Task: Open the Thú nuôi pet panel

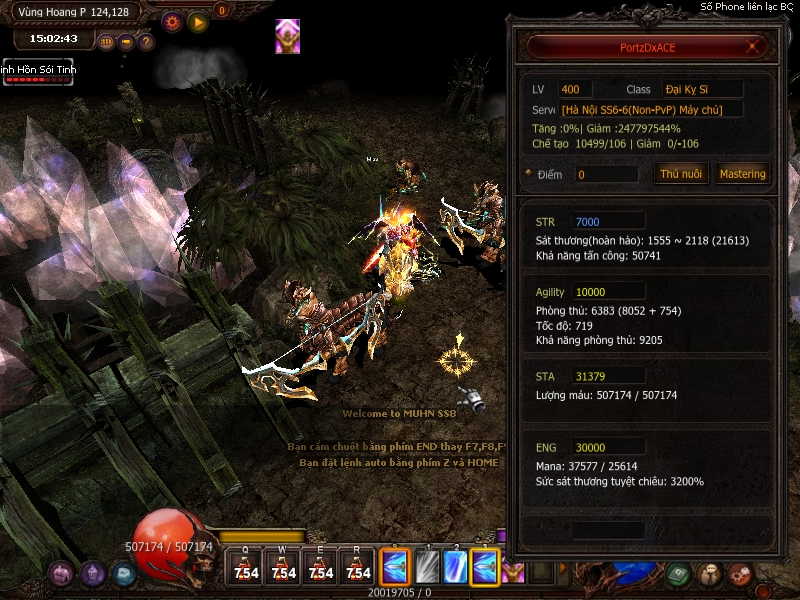Action: coord(682,174)
